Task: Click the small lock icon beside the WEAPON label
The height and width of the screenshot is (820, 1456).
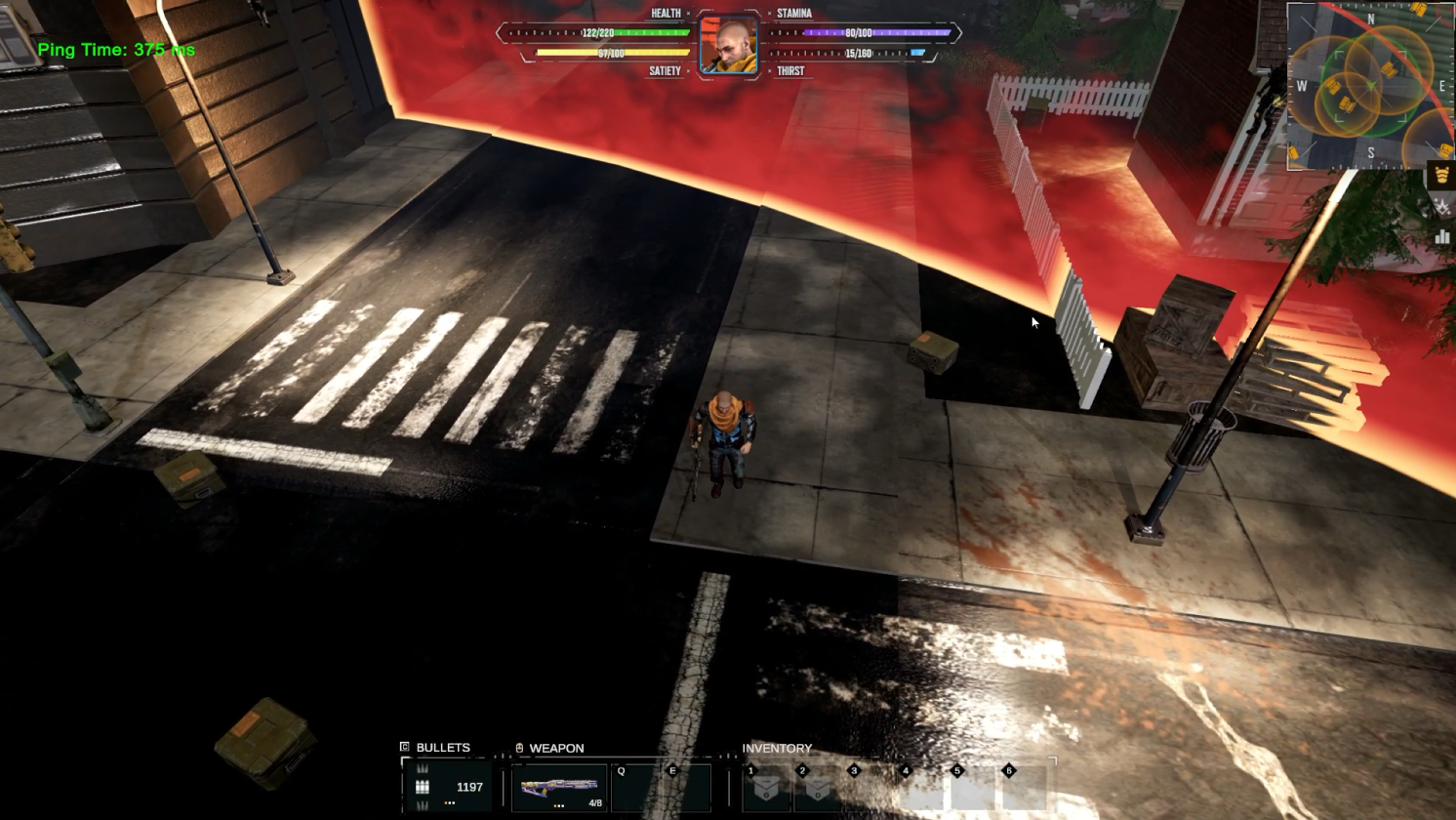Action: pos(519,747)
